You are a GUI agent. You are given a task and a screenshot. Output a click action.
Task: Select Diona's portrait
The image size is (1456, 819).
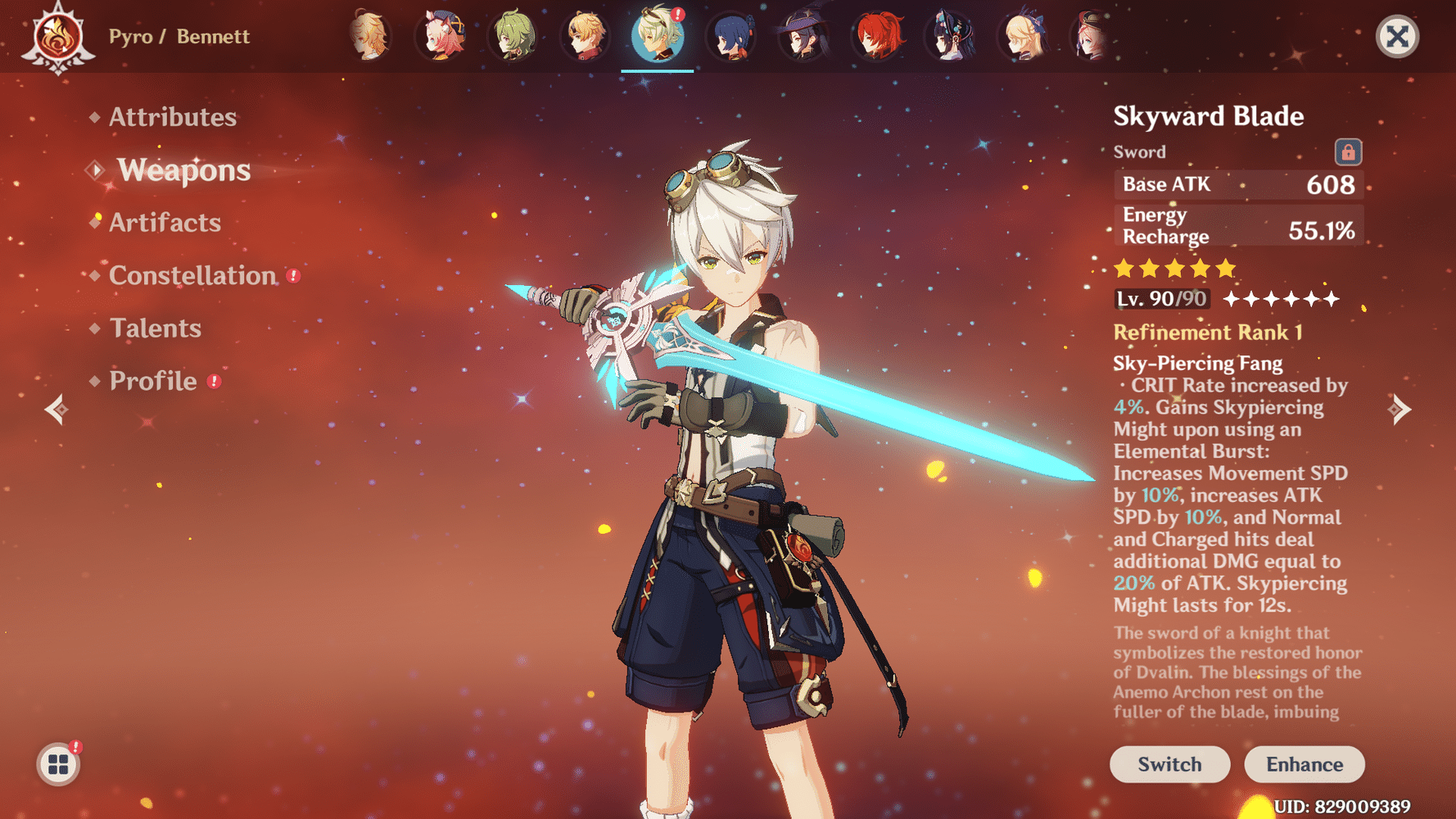tap(441, 37)
